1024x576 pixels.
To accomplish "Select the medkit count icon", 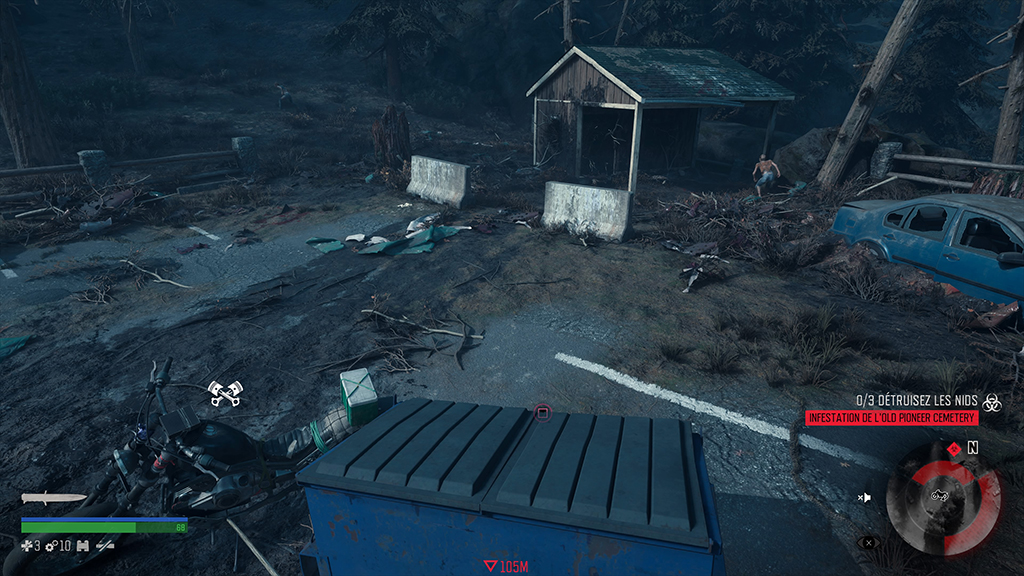I will [x=27, y=546].
